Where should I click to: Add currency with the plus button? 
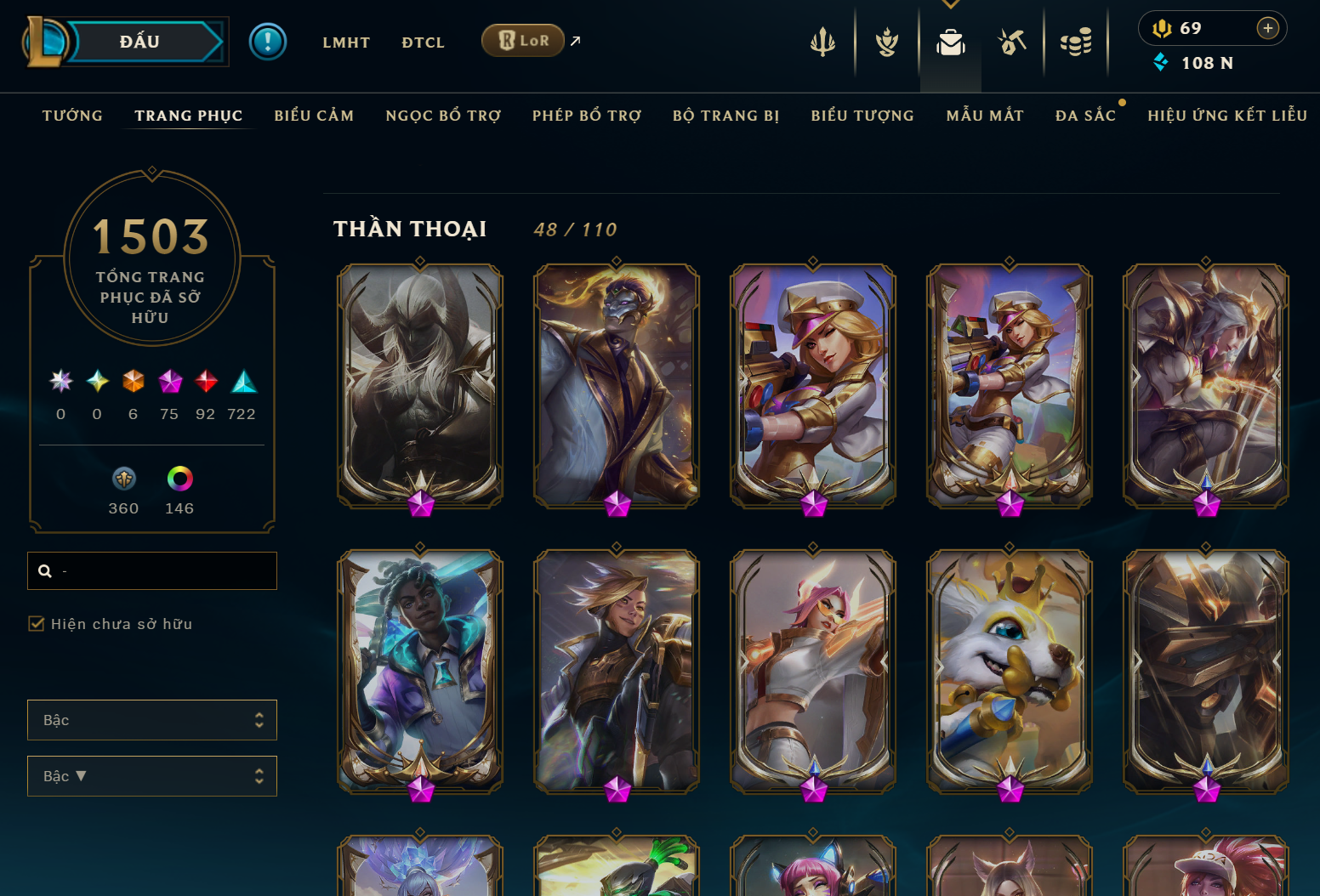(1267, 28)
